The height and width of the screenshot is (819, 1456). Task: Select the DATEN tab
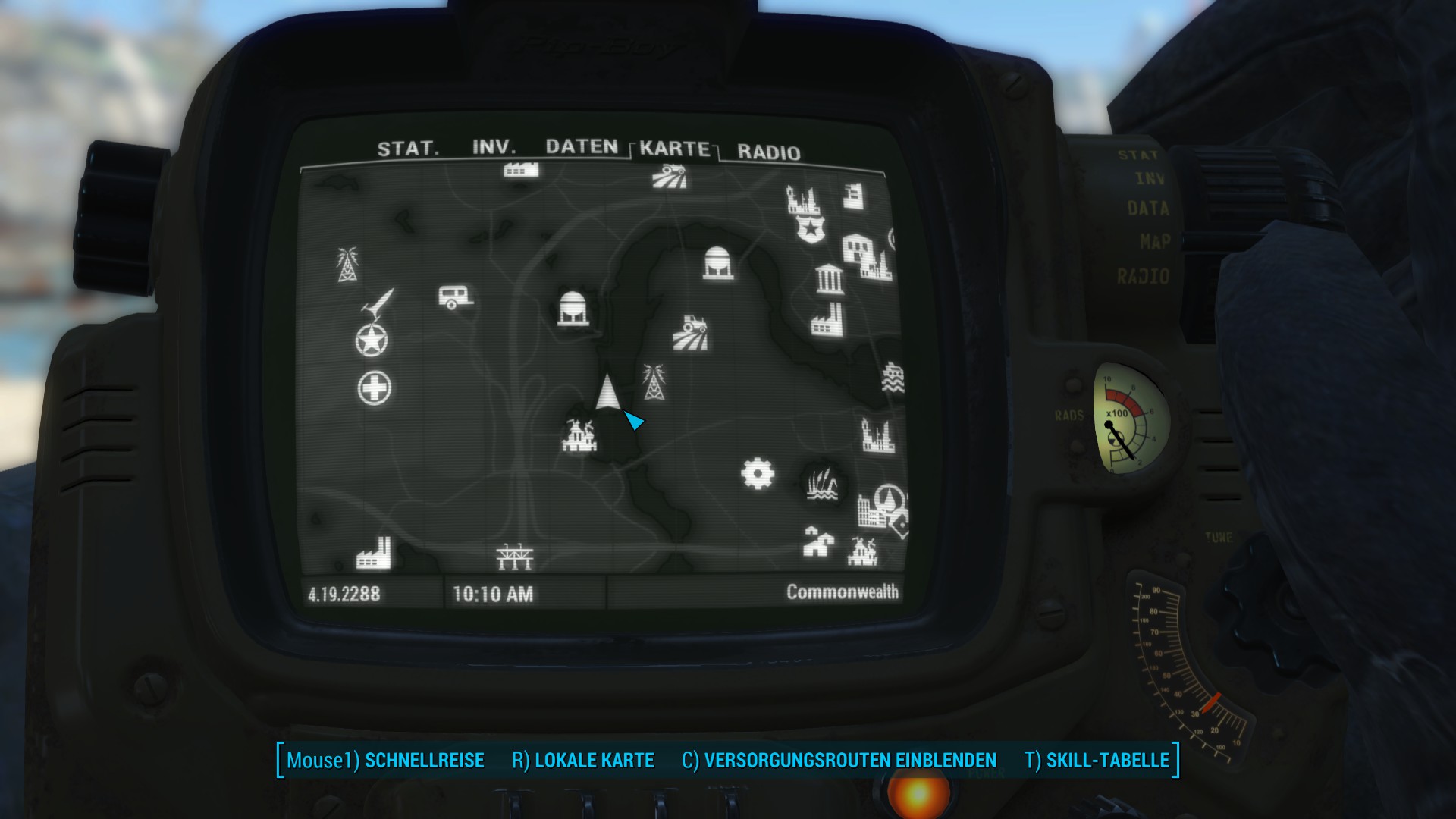tap(582, 146)
